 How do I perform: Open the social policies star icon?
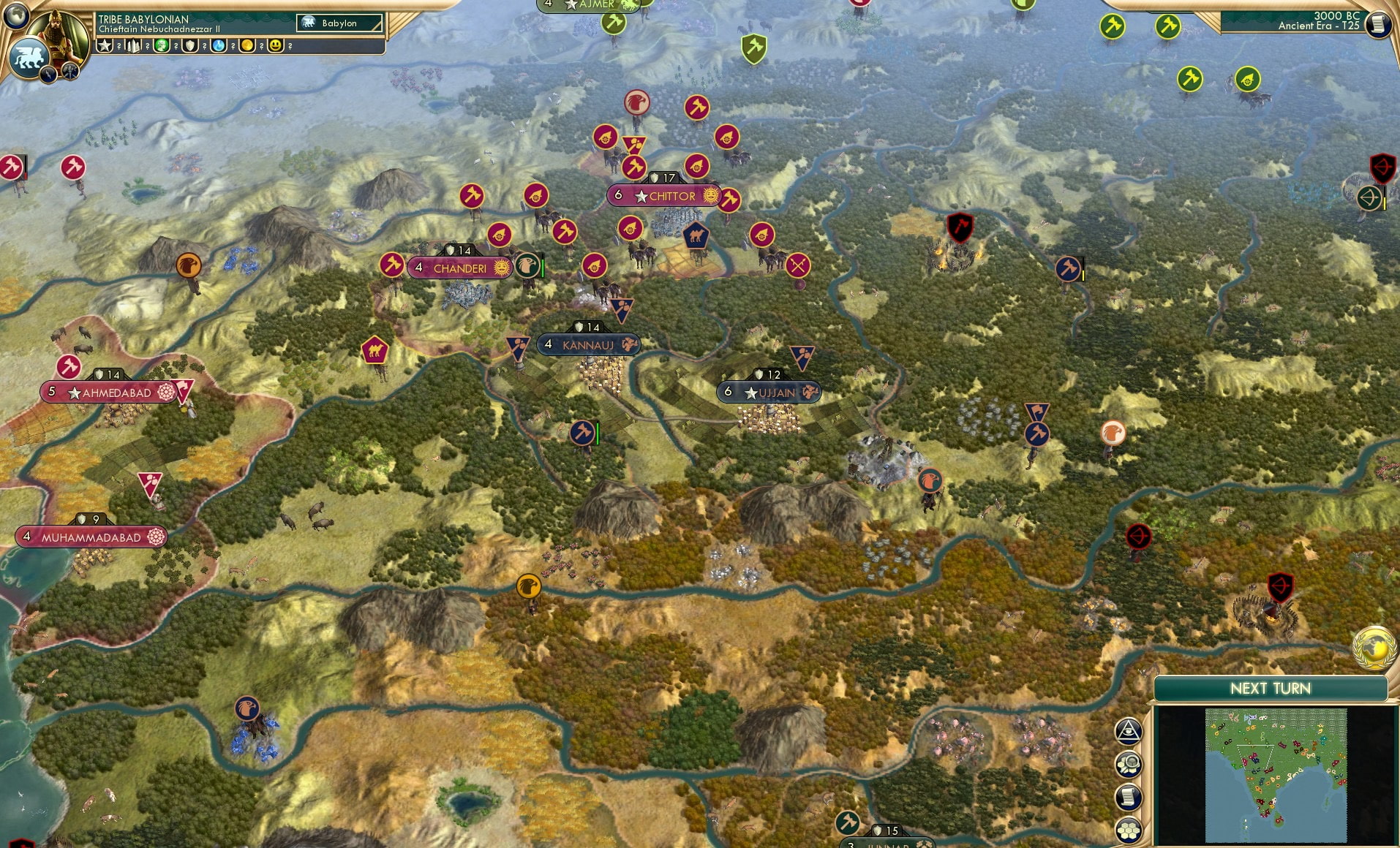[x=103, y=47]
